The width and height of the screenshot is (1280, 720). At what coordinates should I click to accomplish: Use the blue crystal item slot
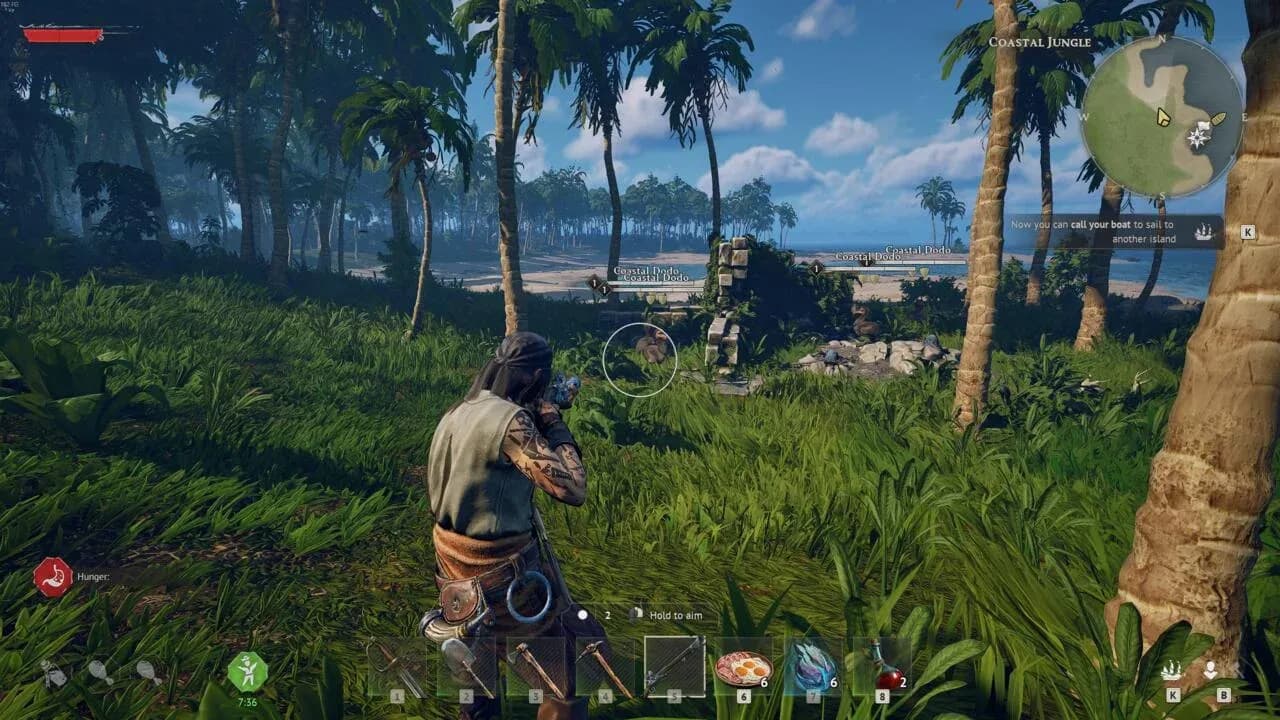(x=812, y=666)
